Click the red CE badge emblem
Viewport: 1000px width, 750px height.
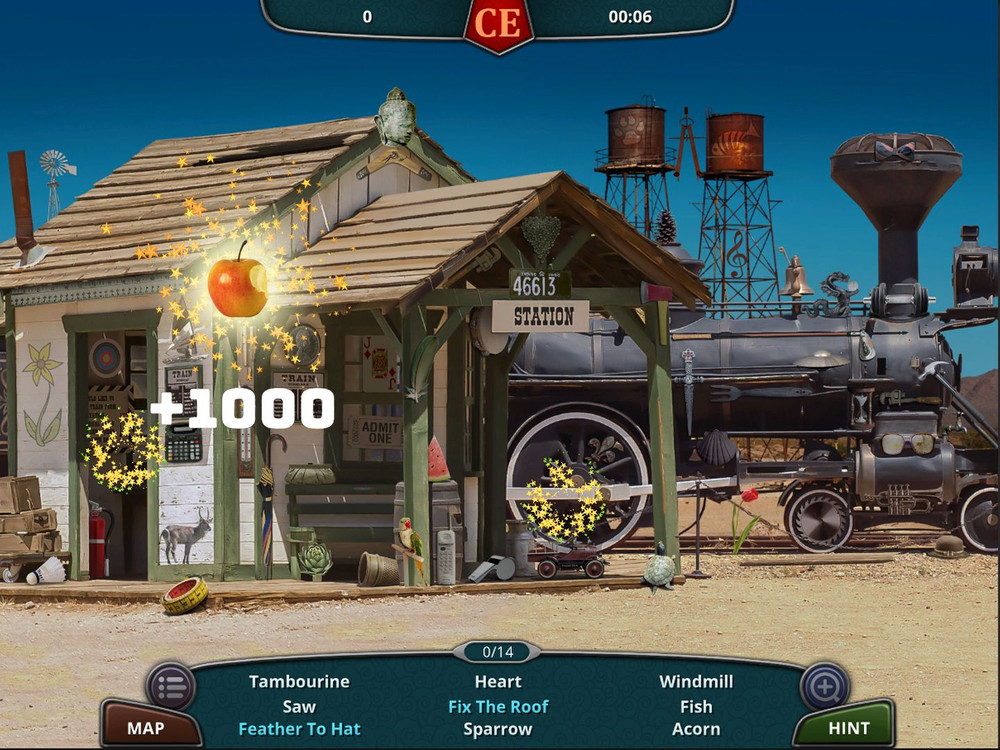click(x=498, y=21)
